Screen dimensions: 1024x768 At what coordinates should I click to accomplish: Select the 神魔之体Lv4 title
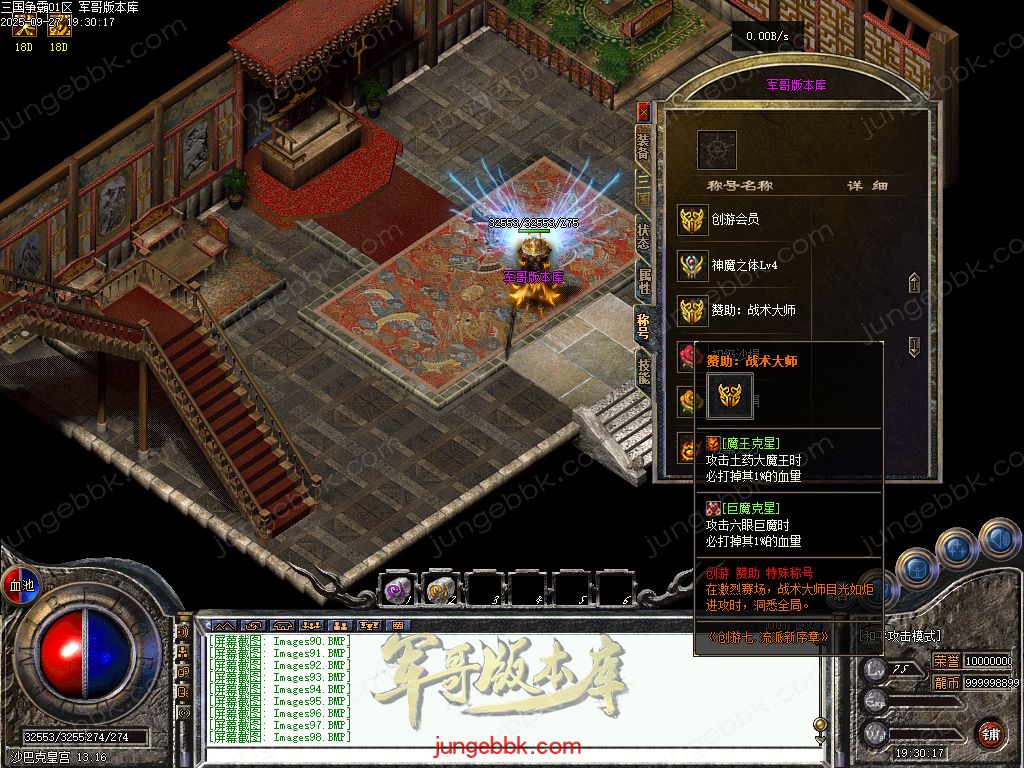[x=743, y=265]
